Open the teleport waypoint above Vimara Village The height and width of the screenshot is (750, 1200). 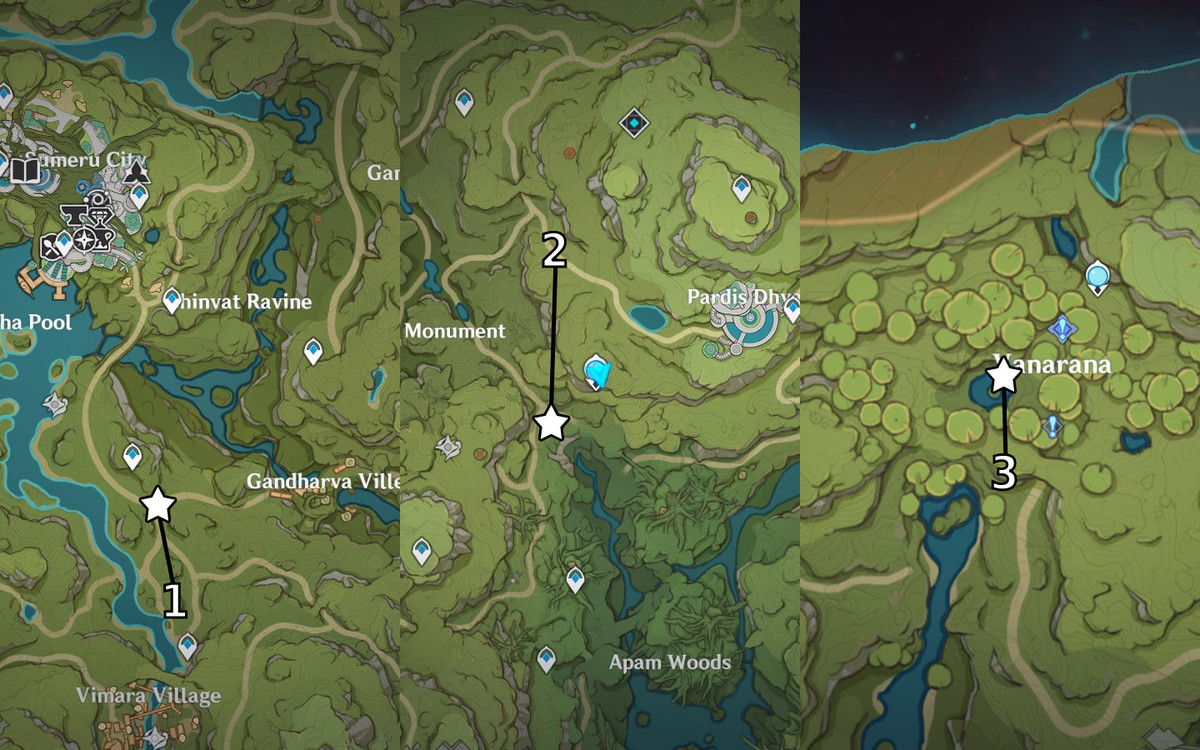tap(187, 647)
